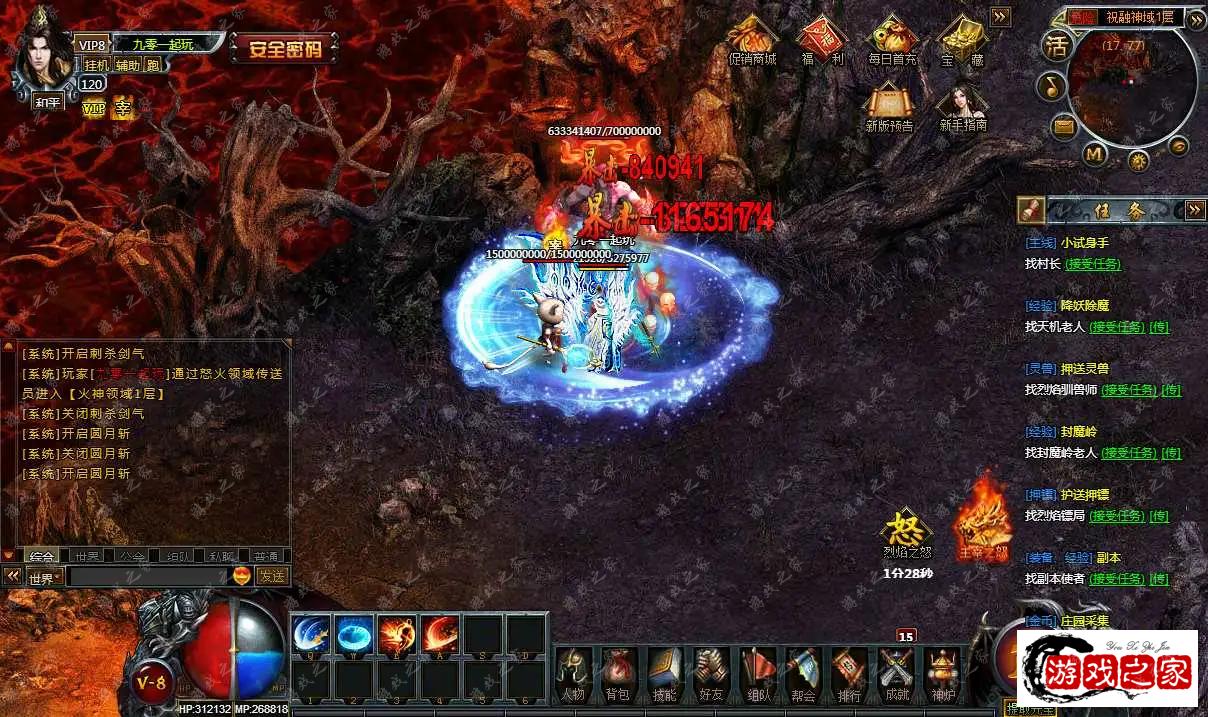This screenshot has height=717, width=1208.
Task: Click the chat message input field
Action: click(x=148, y=576)
